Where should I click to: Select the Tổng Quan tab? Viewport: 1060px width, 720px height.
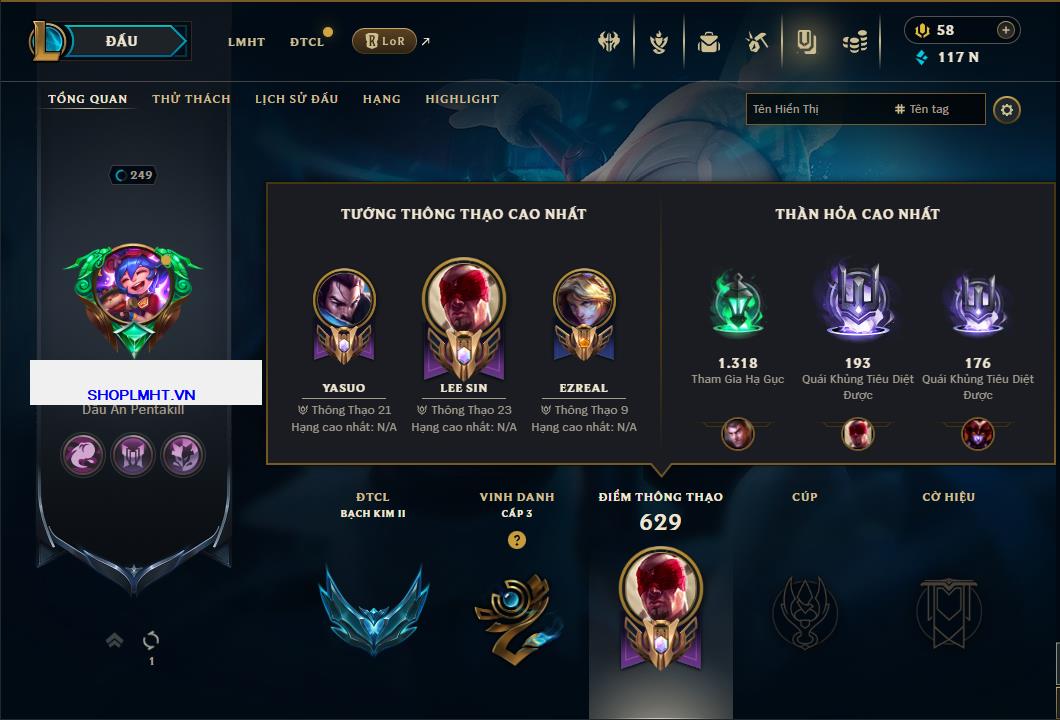pos(88,99)
